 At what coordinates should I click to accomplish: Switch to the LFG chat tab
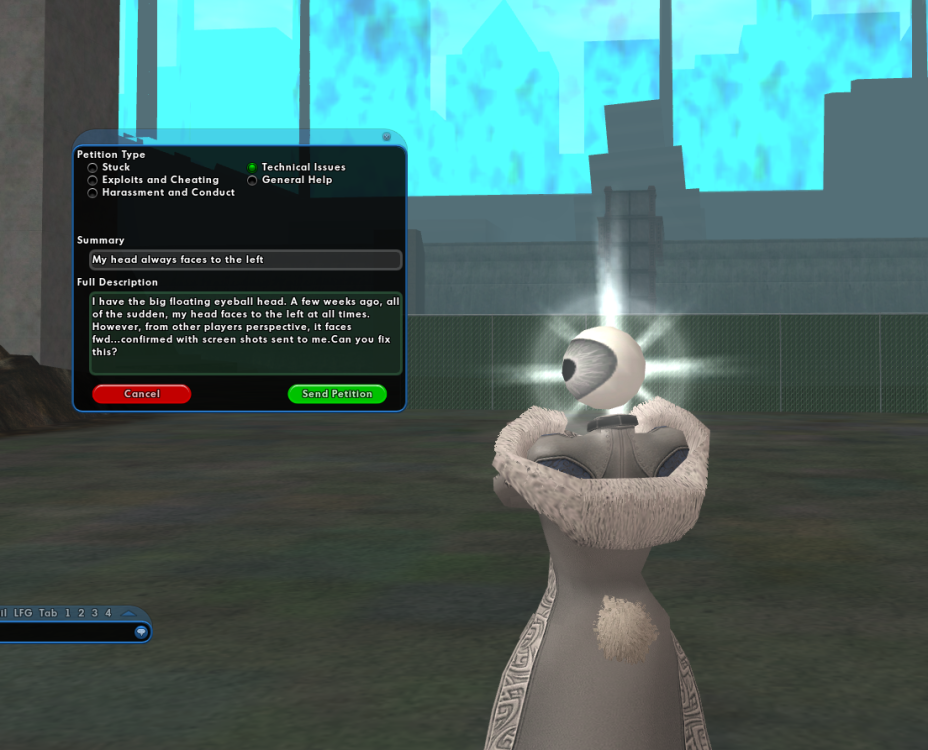coord(23,613)
